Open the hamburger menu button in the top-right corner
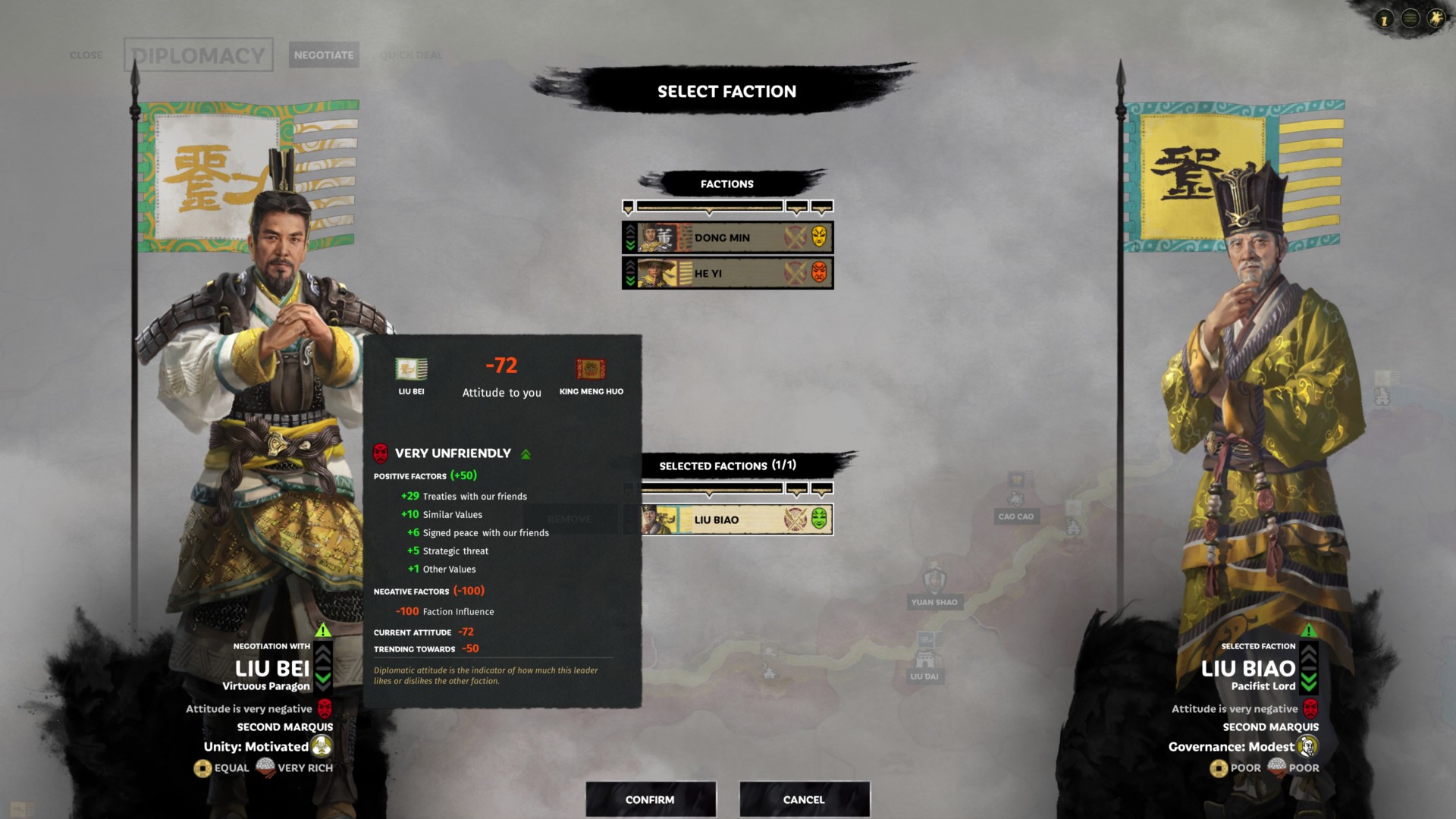The height and width of the screenshot is (819, 1456). click(1409, 20)
